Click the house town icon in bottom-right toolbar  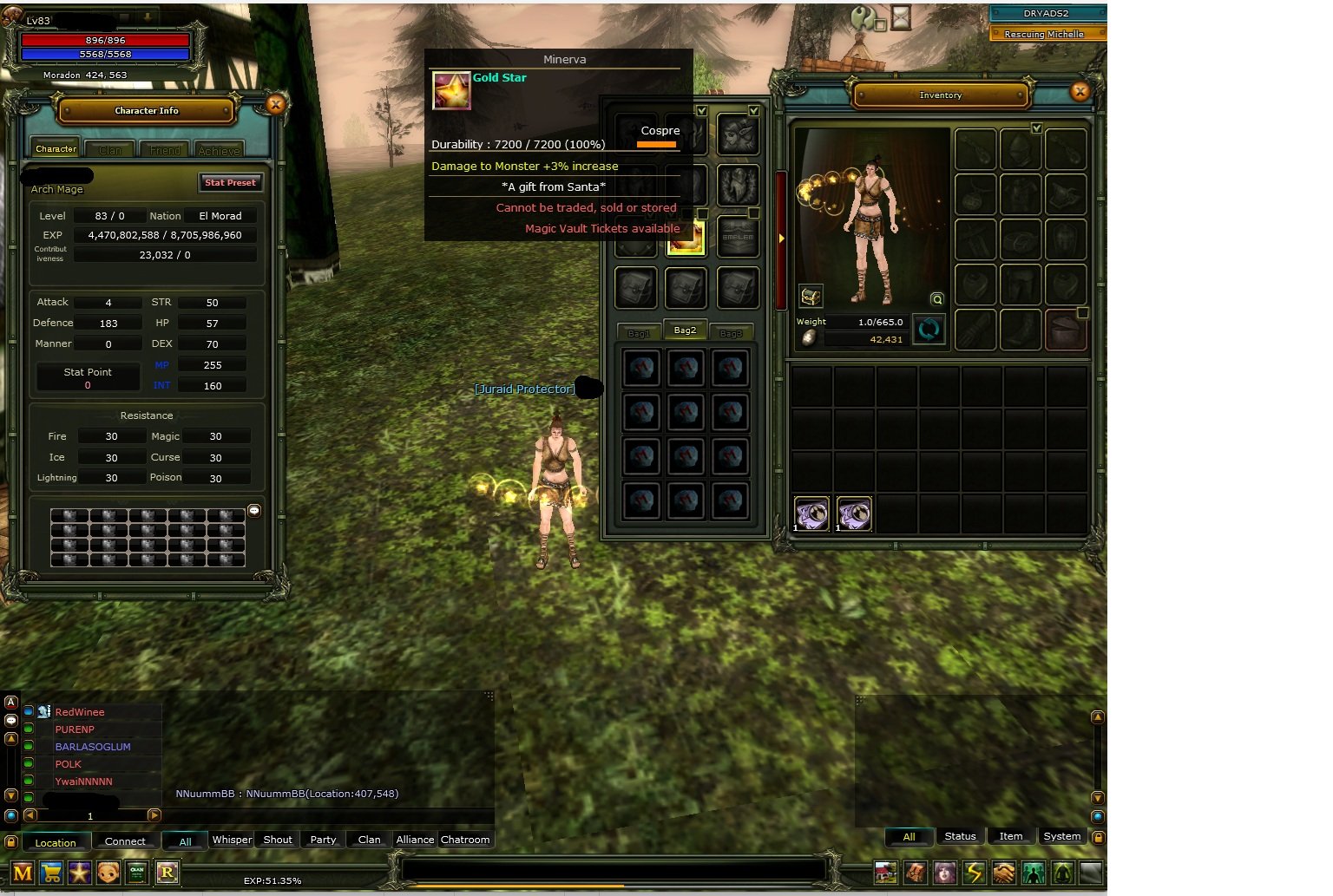click(885, 873)
